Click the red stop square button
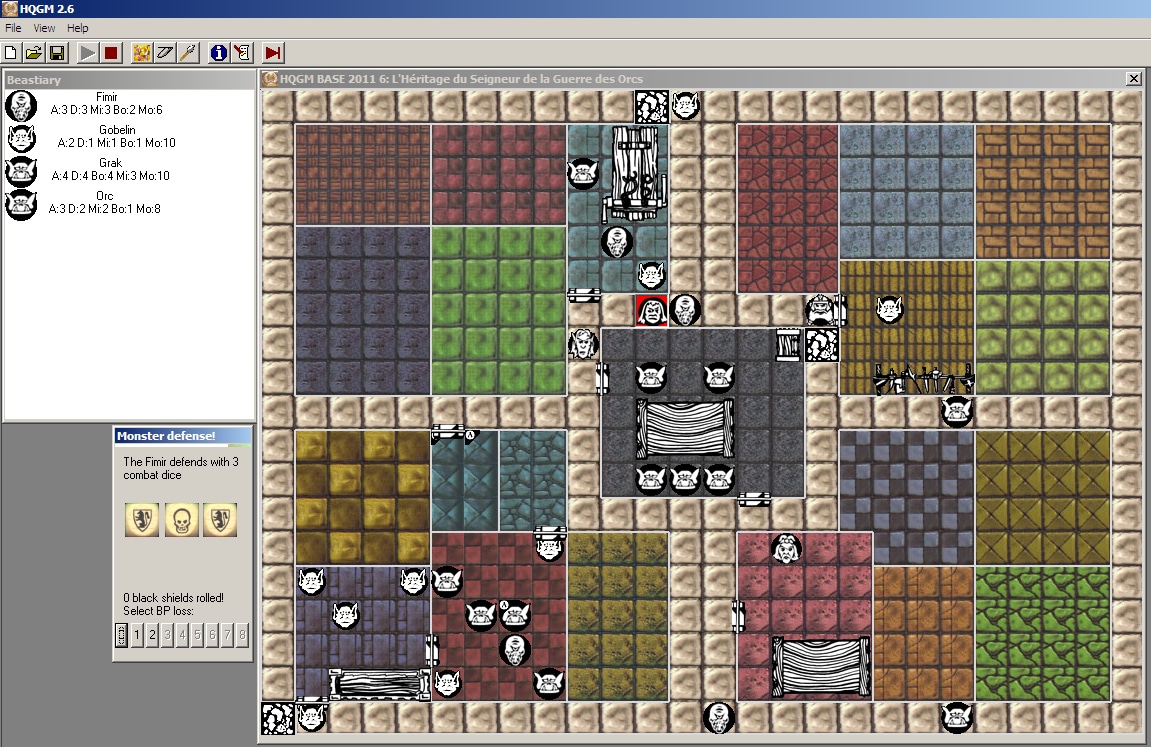Screen dimensions: 1151x747 pos(111,52)
